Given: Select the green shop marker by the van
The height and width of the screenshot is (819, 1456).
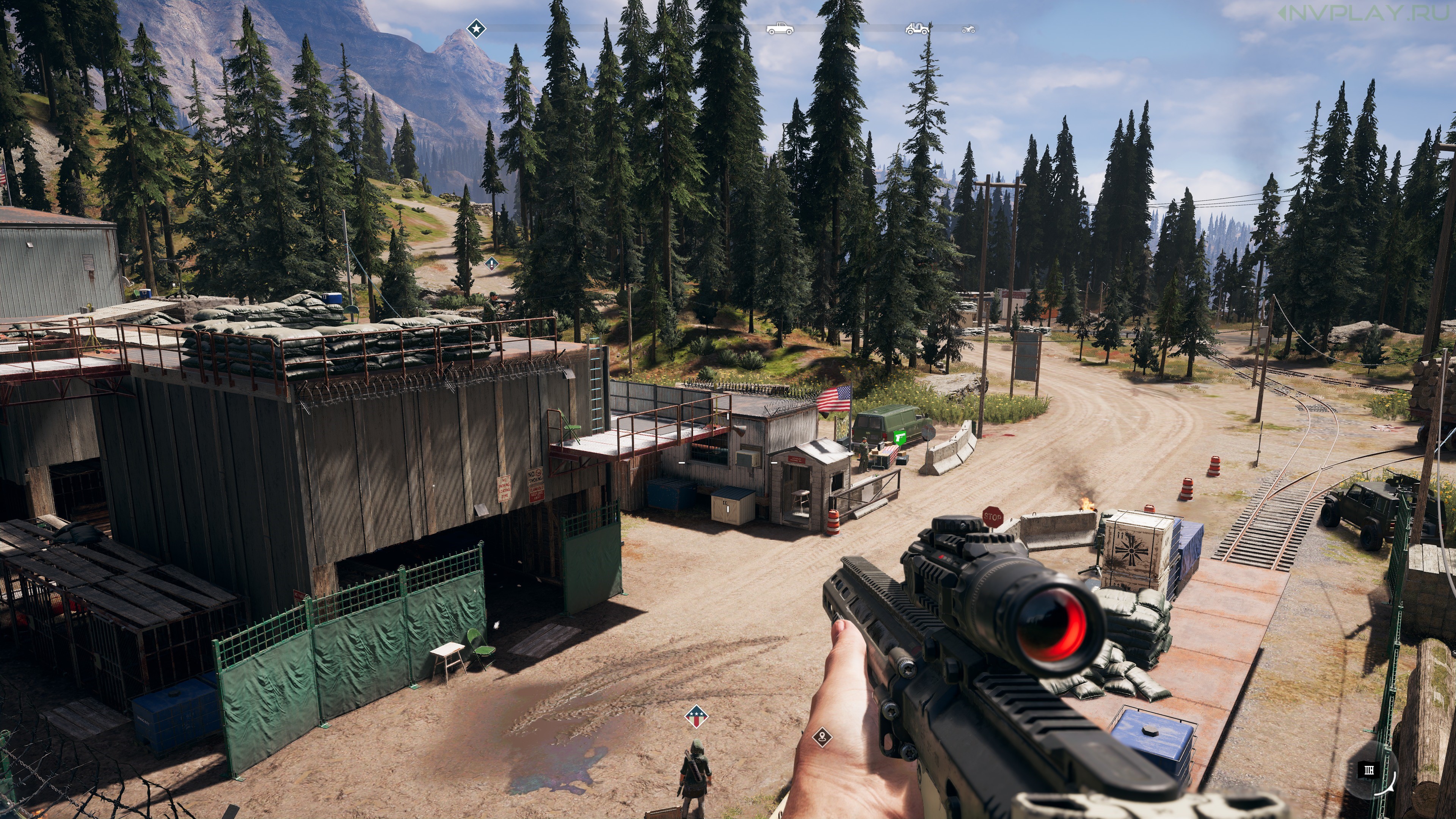Looking at the screenshot, I should coord(901,438).
